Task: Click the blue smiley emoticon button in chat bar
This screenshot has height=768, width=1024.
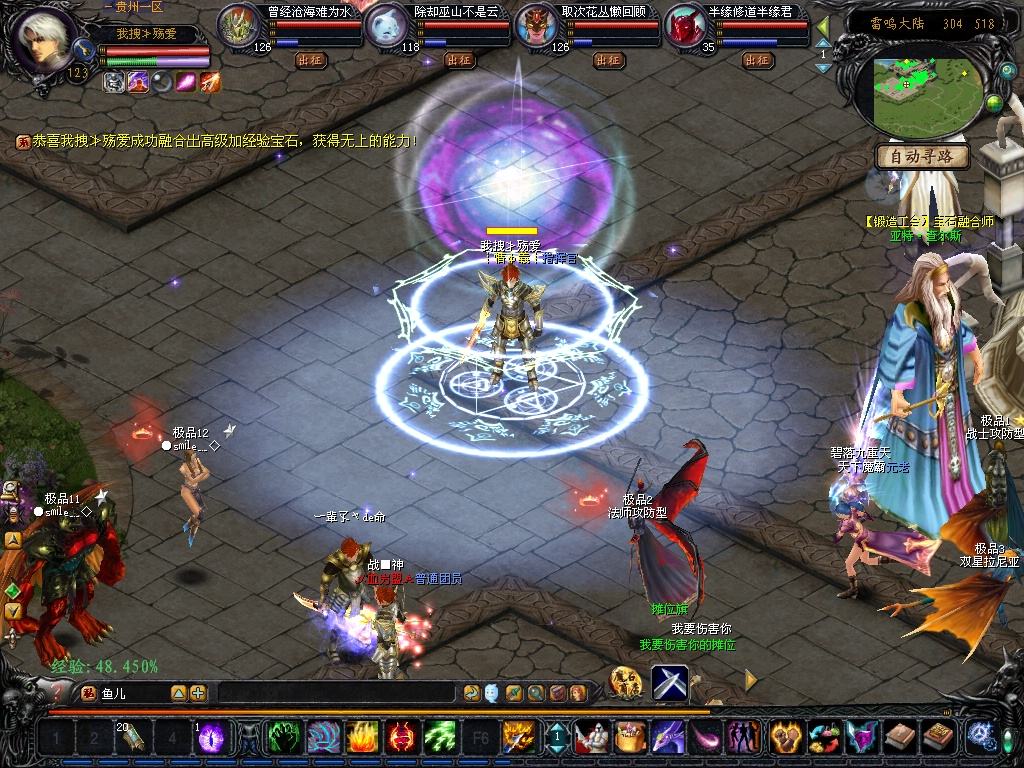Action: point(492,693)
